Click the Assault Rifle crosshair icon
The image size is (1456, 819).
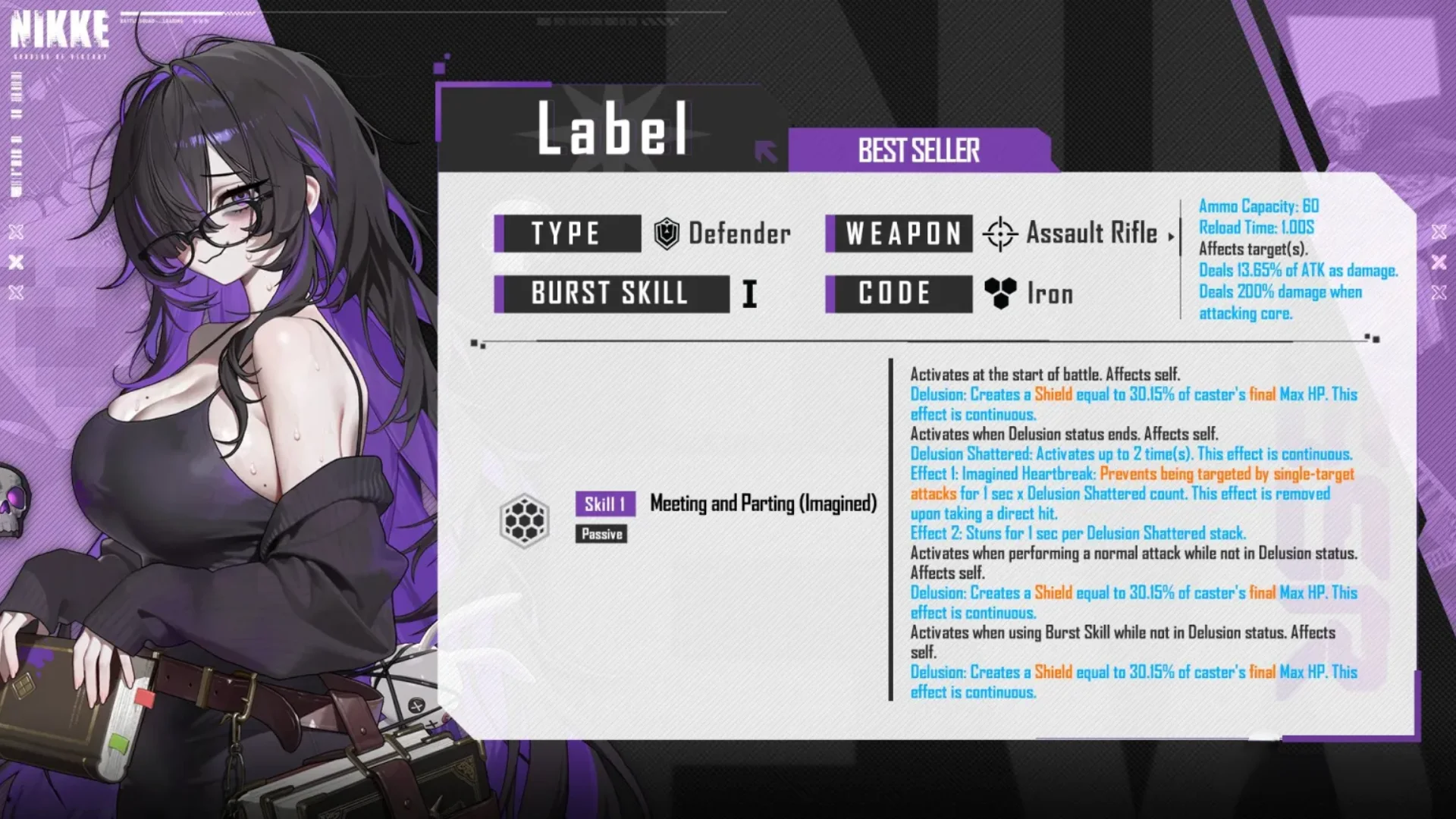[1003, 234]
